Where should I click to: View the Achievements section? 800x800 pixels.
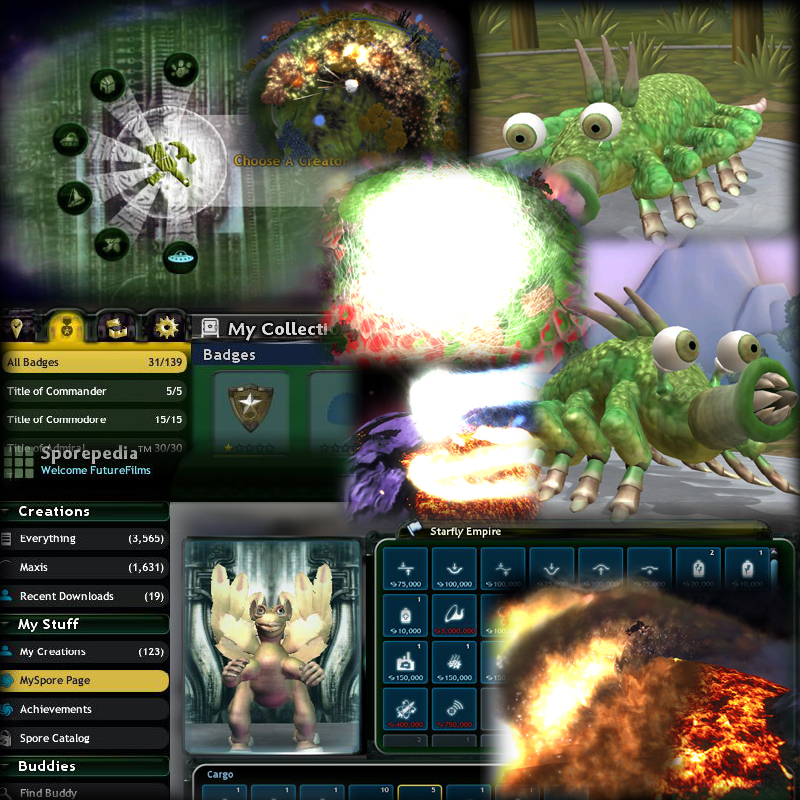coord(85,709)
